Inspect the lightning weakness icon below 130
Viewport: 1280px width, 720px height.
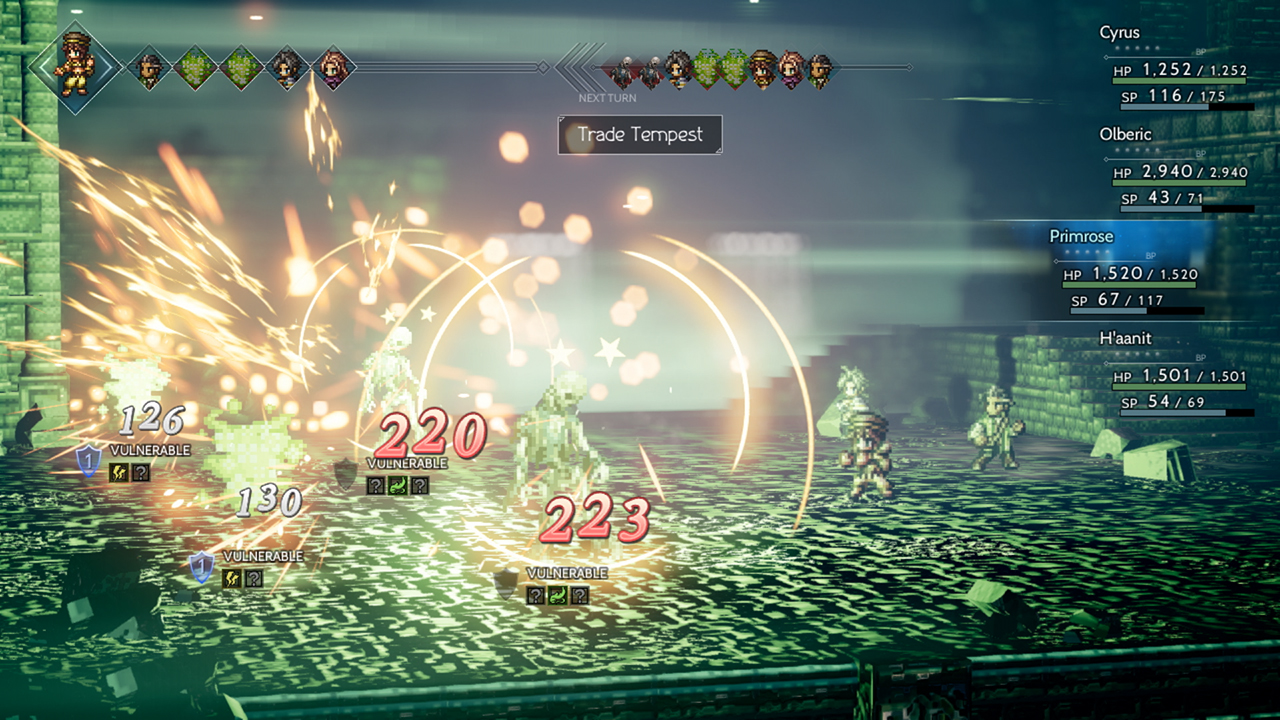pyautogui.click(x=231, y=577)
